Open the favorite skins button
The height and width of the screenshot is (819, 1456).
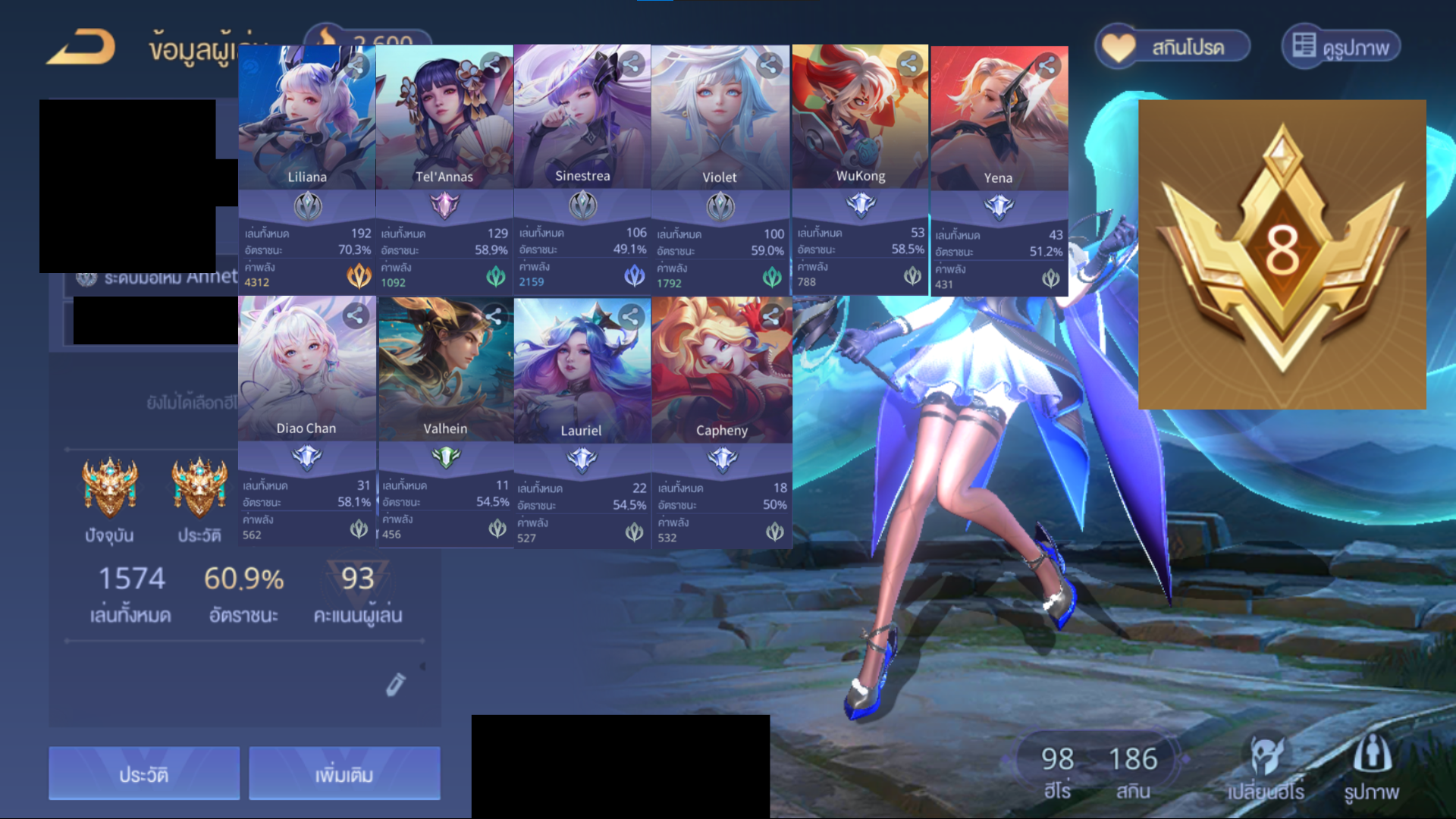pyautogui.click(x=1172, y=47)
